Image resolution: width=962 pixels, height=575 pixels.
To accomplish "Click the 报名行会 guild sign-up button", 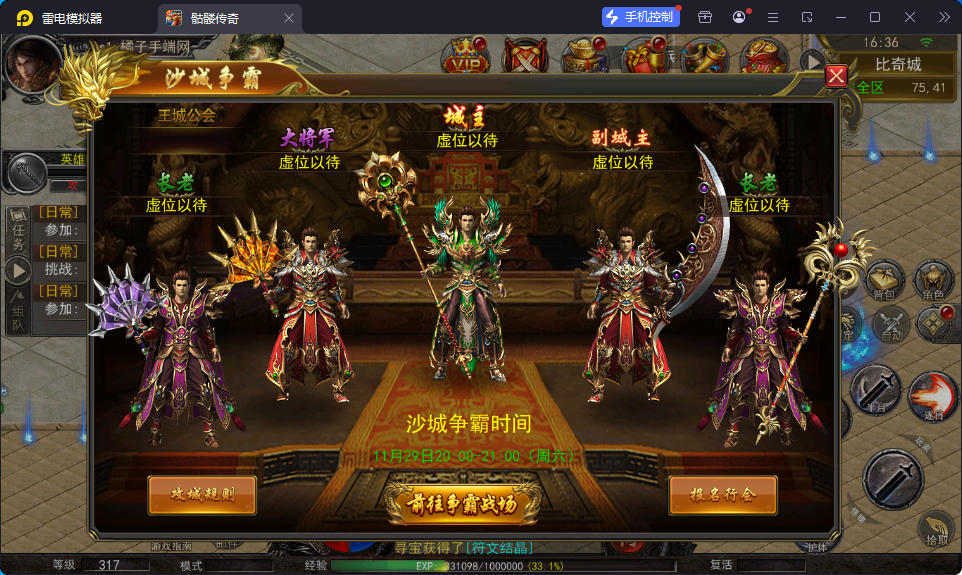I will [722, 494].
